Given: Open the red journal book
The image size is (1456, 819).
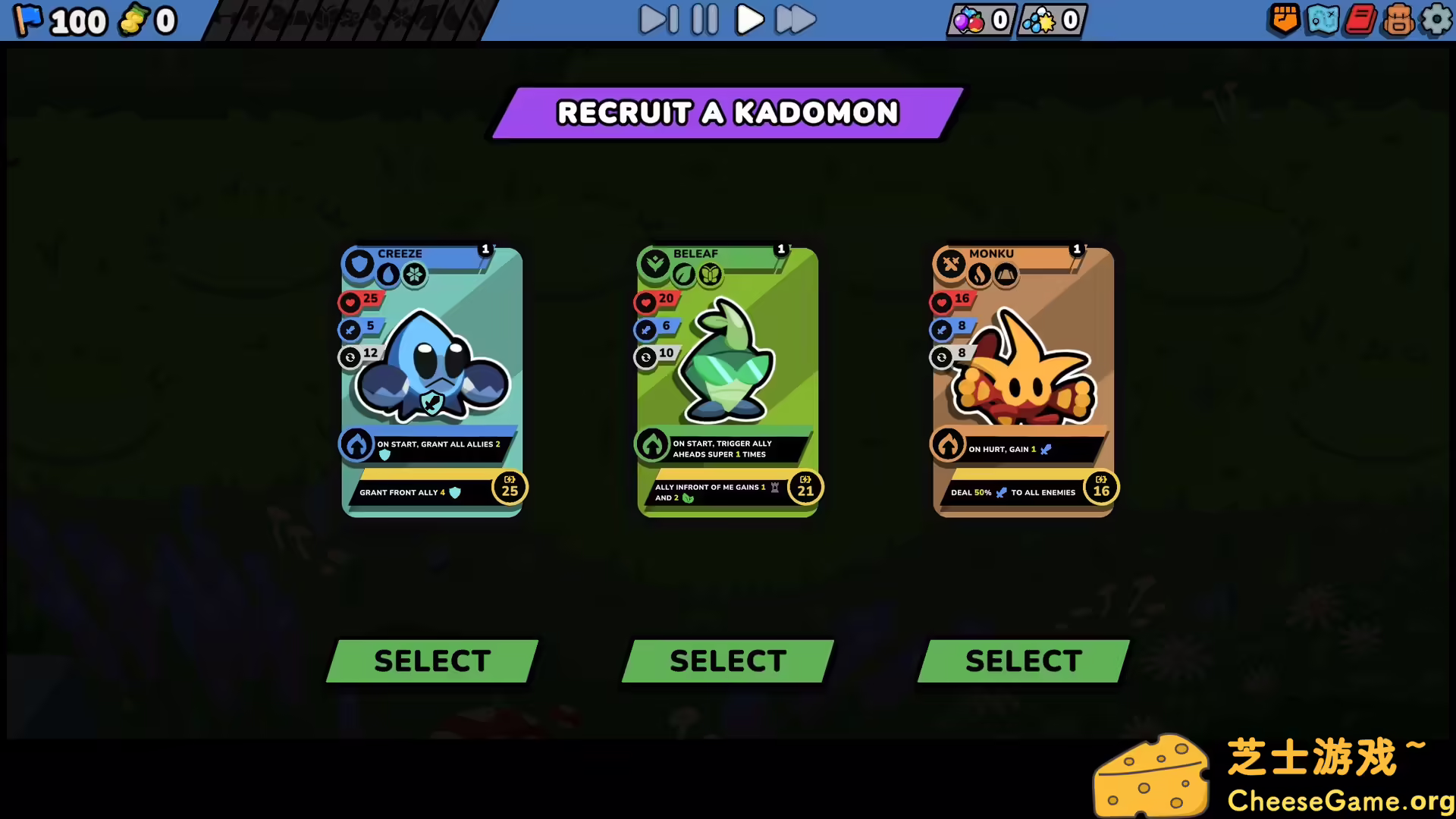Looking at the screenshot, I should pyautogui.click(x=1359, y=20).
